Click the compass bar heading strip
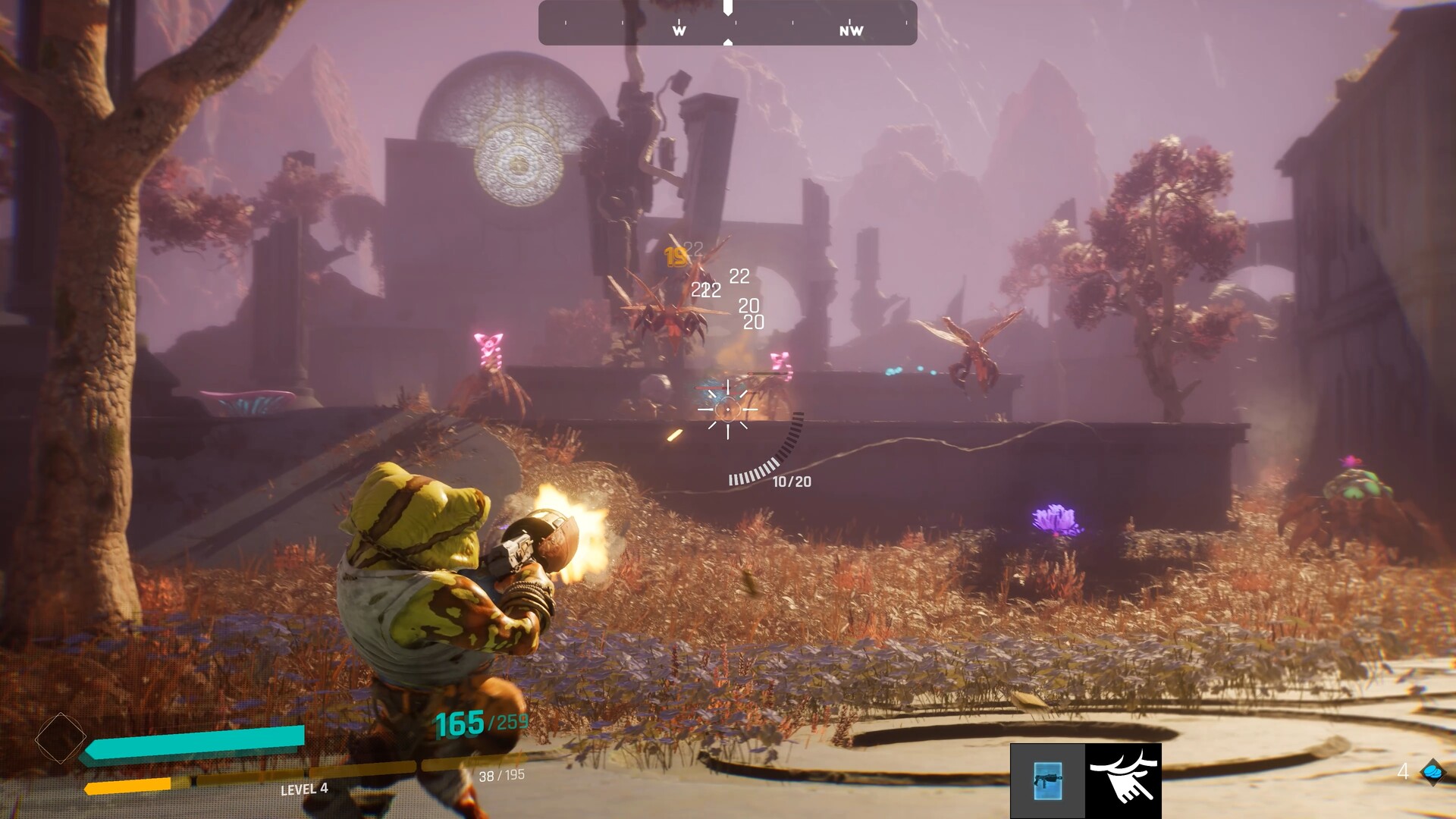 [x=727, y=24]
